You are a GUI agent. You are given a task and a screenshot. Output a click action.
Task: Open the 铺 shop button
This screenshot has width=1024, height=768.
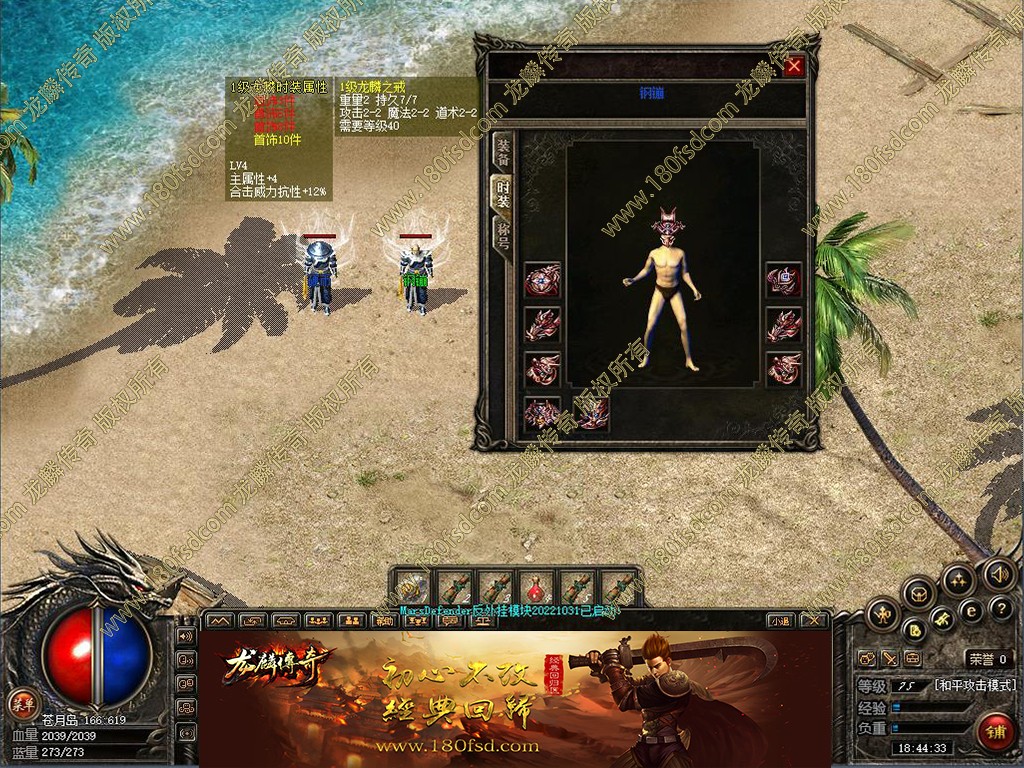tap(993, 731)
